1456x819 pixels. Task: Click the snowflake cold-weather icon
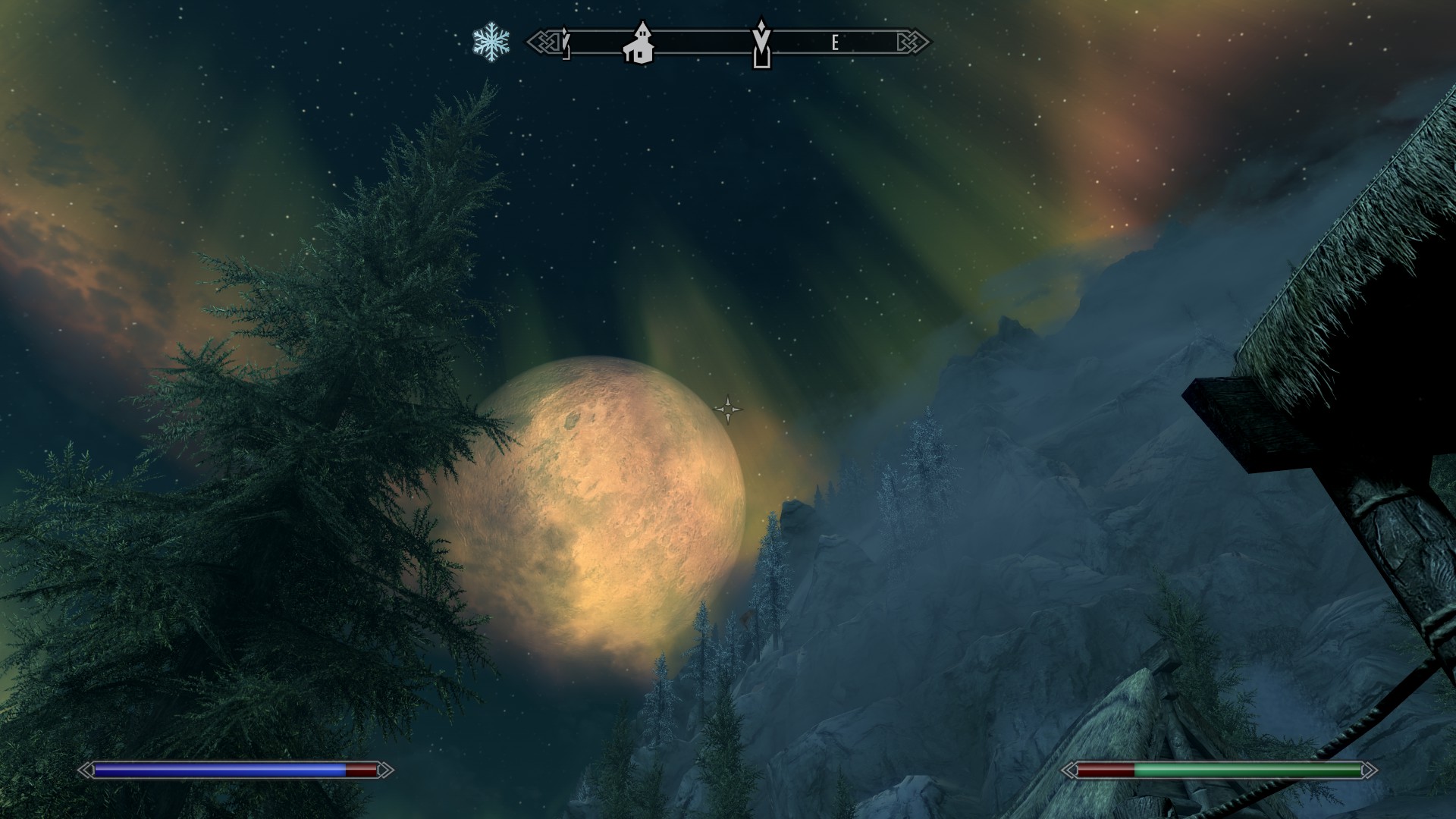click(491, 42)
